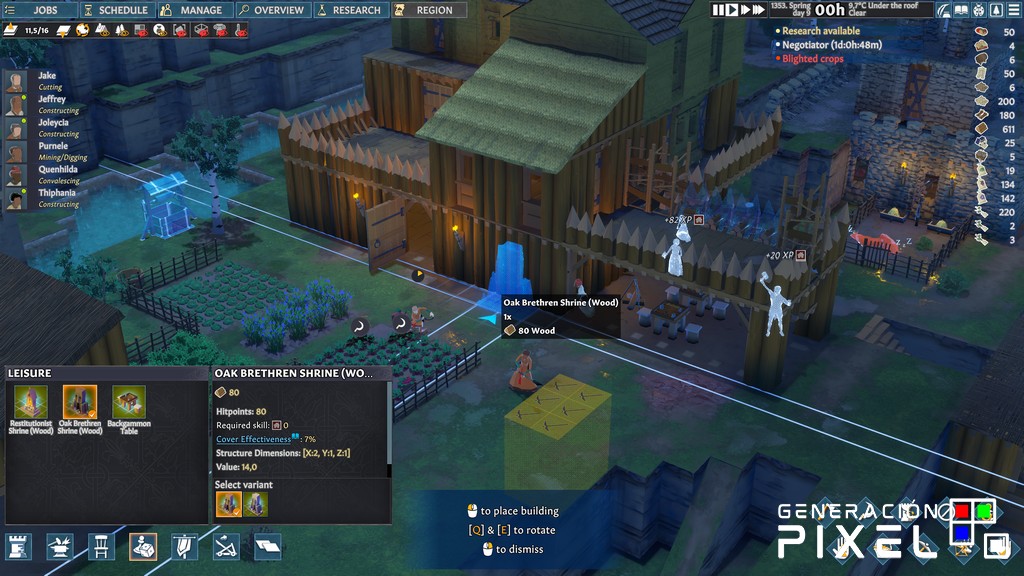Click the Research available notification

820,31
